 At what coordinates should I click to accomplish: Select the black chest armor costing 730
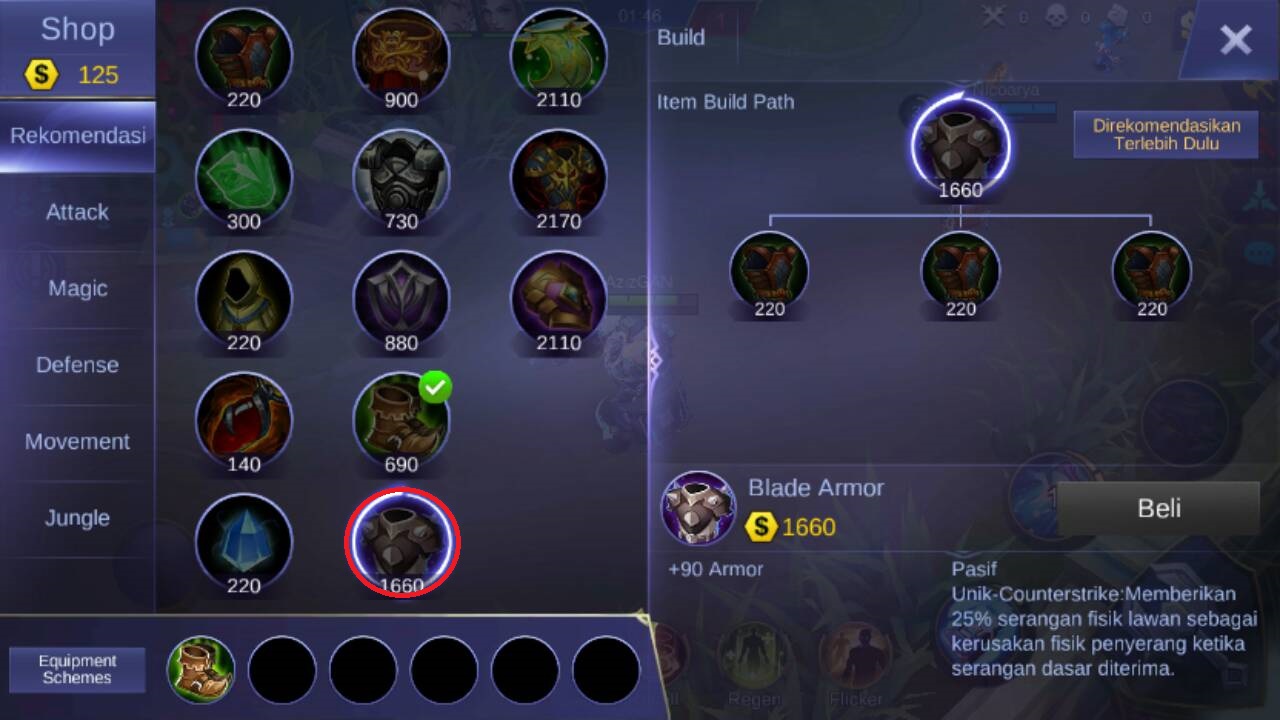tap(402, 177)
